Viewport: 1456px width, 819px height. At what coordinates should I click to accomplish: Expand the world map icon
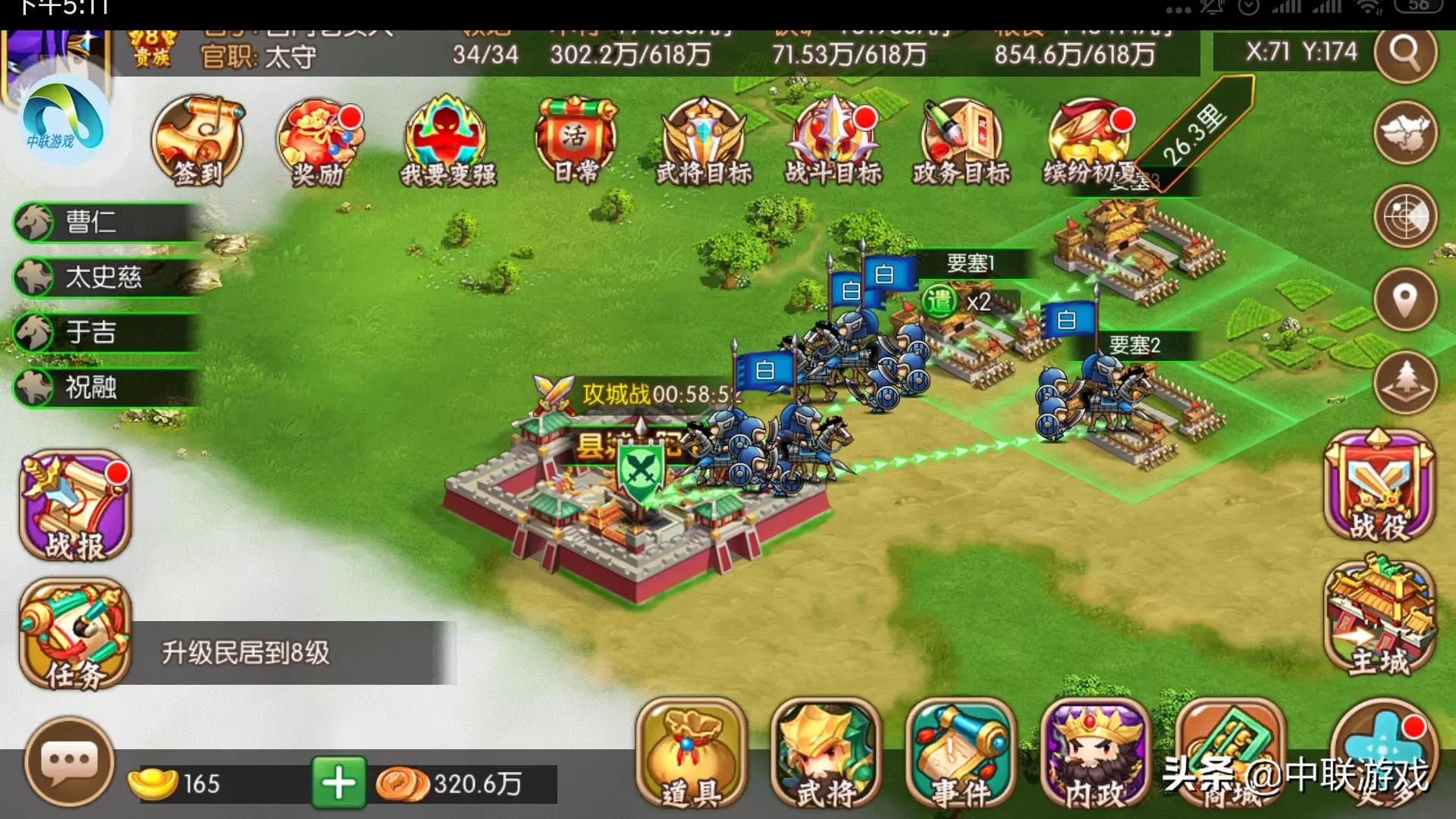[1407, 133]
